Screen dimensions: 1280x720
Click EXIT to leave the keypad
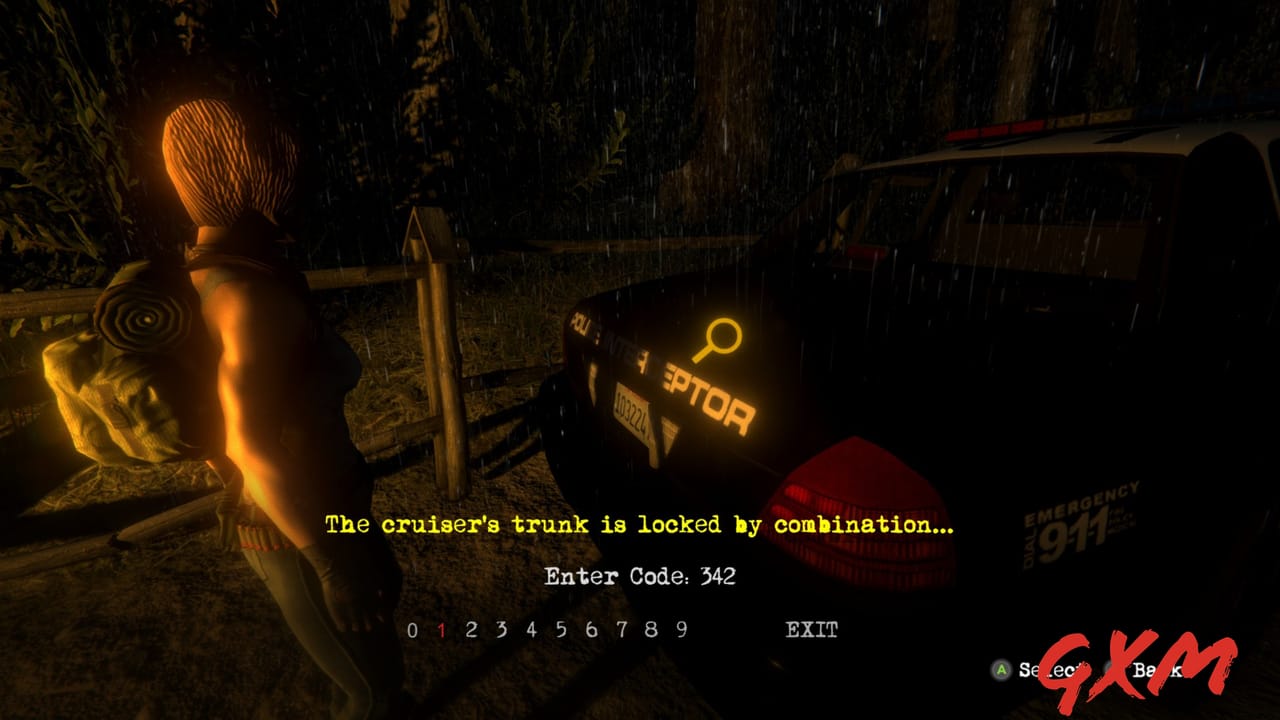(x=812, y=631)
